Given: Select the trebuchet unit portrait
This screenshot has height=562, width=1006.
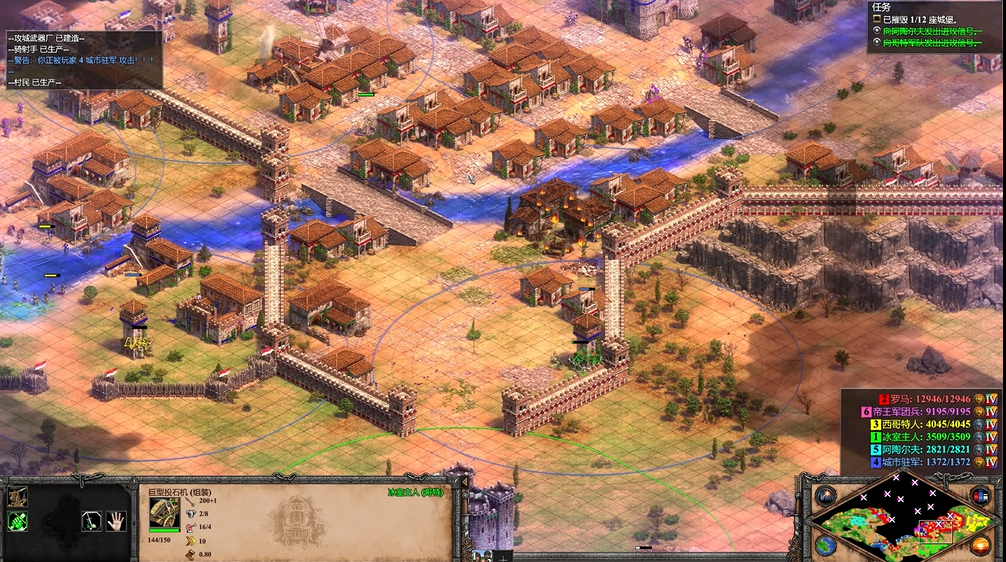Looking at the screenshot, I should pos(164,514).
